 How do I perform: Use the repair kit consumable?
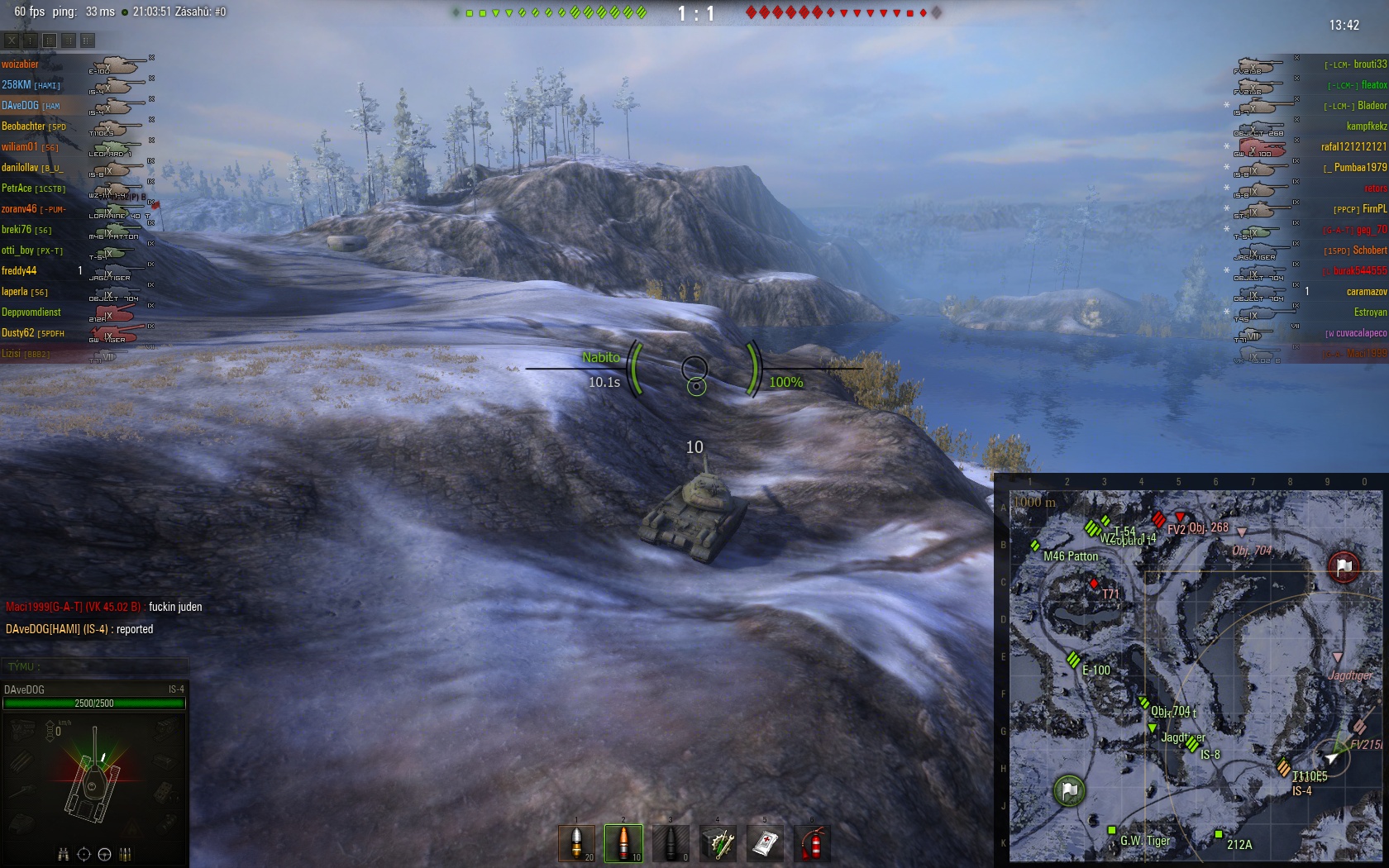click(718, 843)
